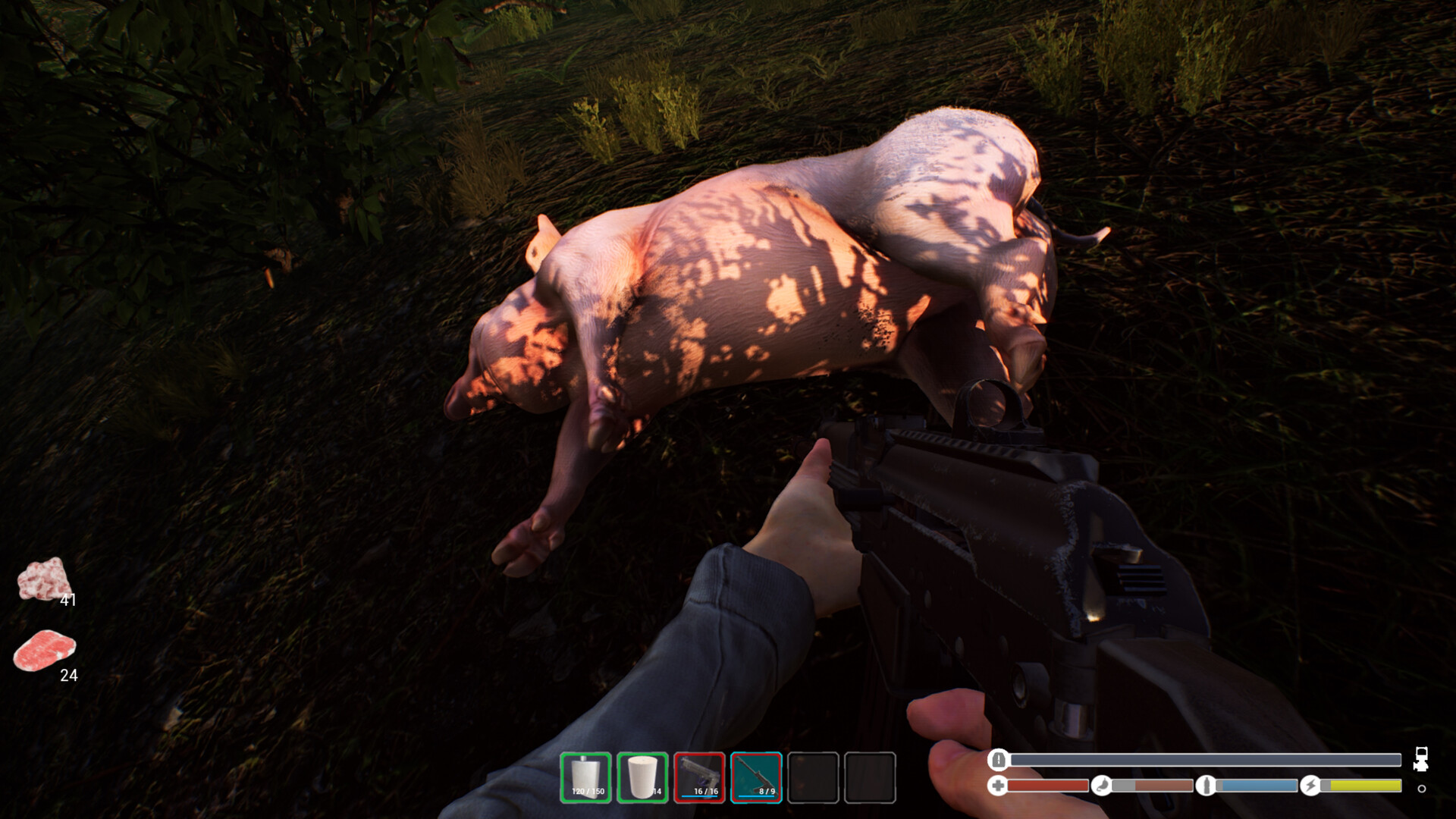The height and width of the screenshot is (819, 1456).
Task: Click the backpack weight warning icon
Action: pyautogui.click(x=999, y=759)
